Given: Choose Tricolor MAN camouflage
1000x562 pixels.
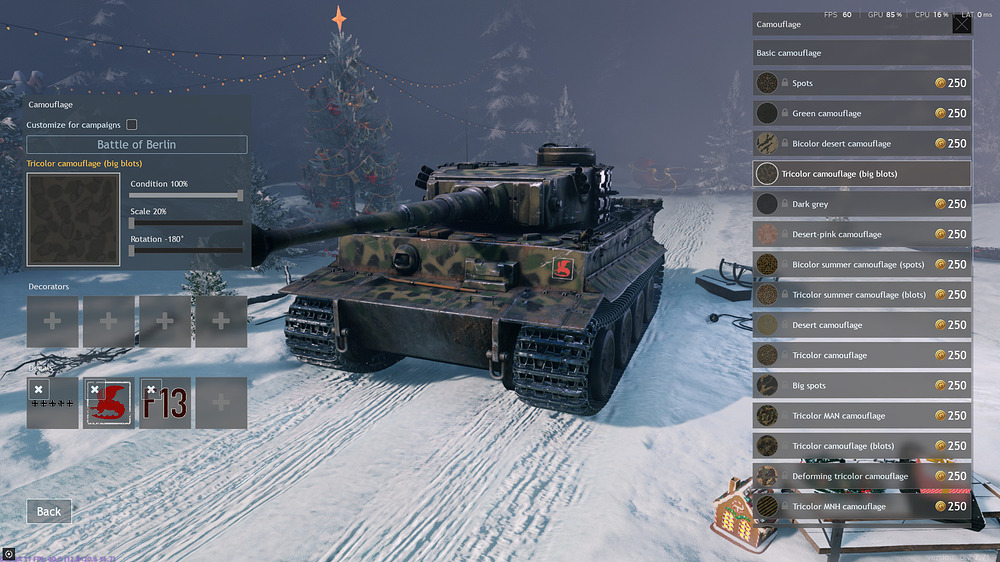Looking at the screenshot, I should click(x=861, y=416).
